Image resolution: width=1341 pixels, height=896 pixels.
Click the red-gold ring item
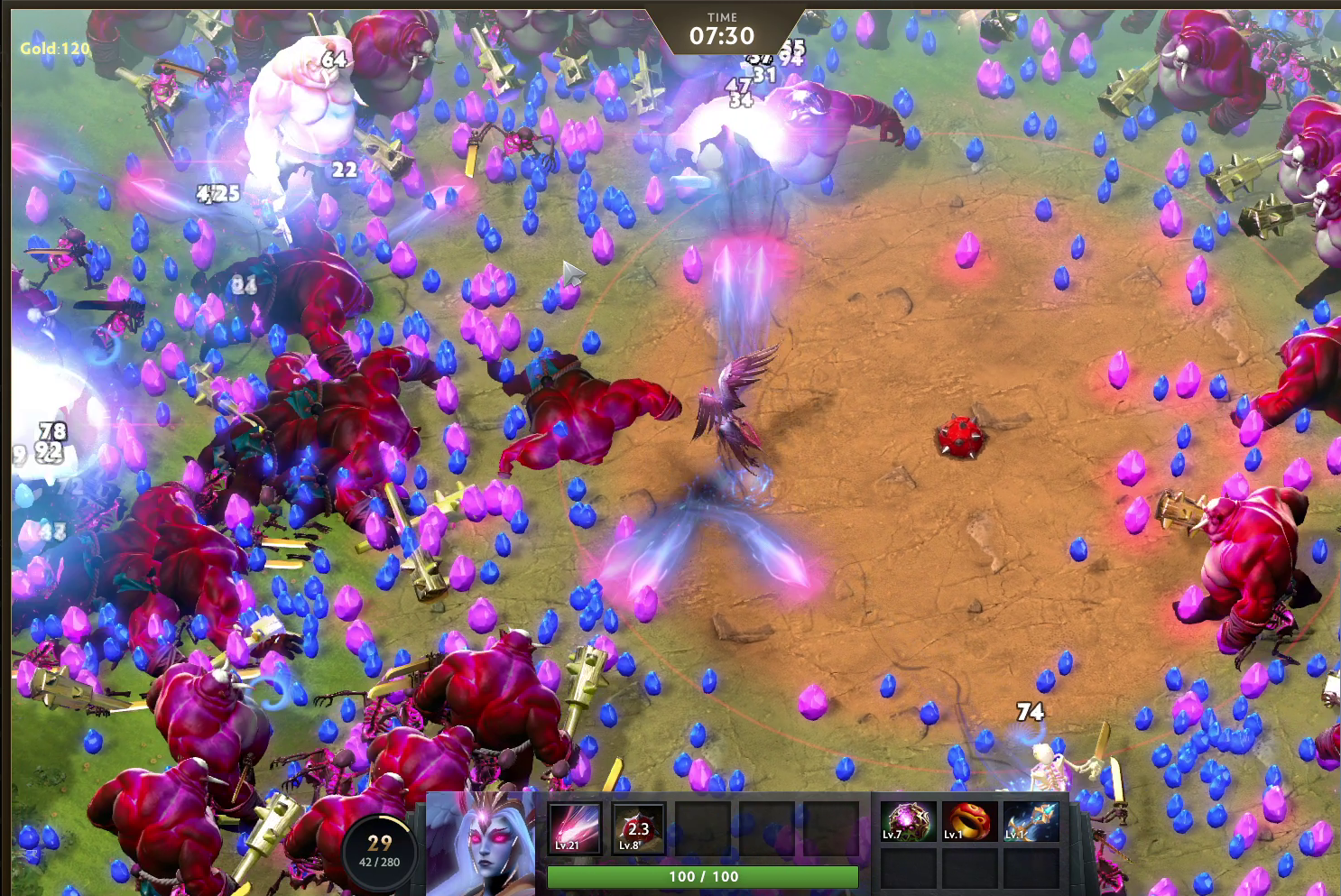point(969,822)
